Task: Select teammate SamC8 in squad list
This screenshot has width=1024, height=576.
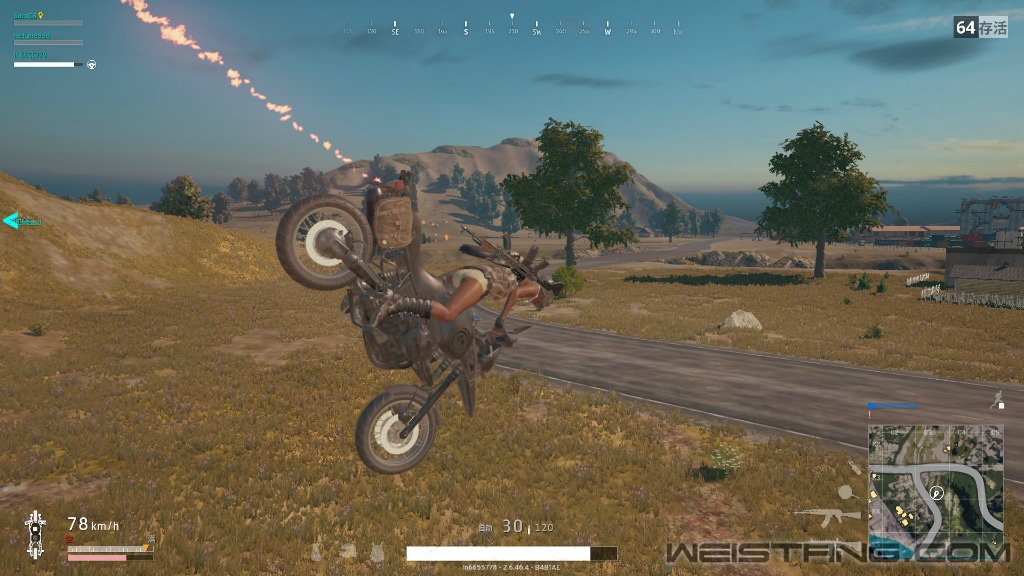Action: pyautogui.click(x=25, y=17)
